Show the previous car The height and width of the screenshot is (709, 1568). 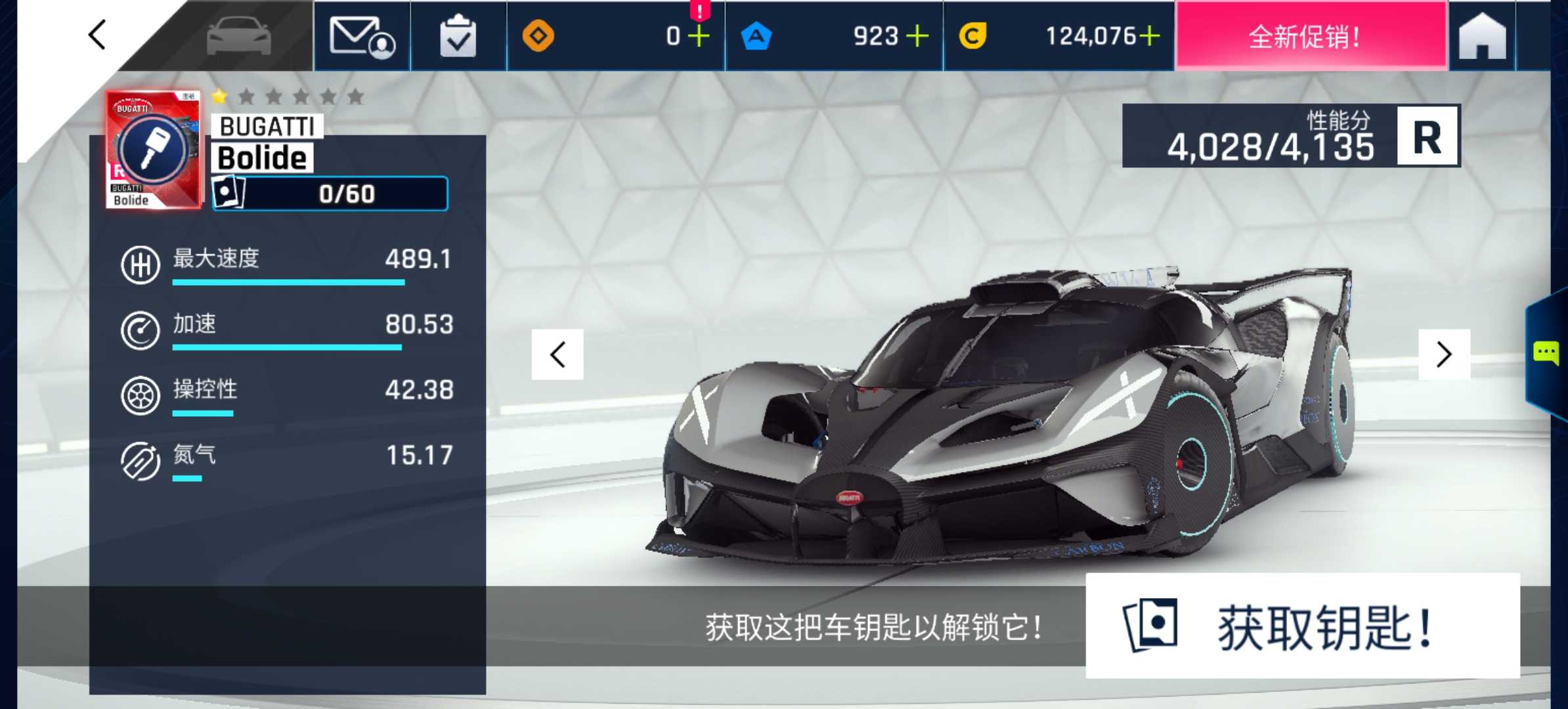[x=557, y=354]
